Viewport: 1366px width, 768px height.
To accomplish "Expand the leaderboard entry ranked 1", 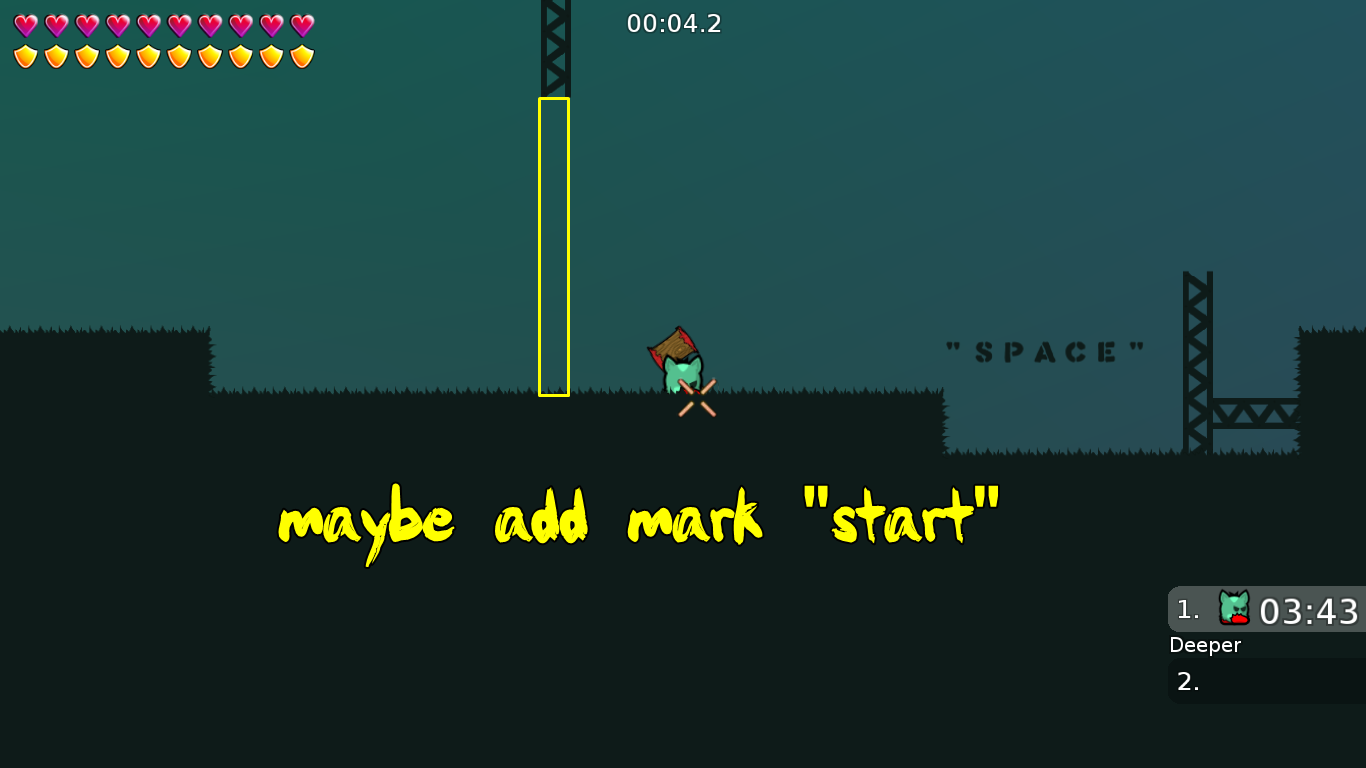I will pyautogui.click(x=1266, y=611).
